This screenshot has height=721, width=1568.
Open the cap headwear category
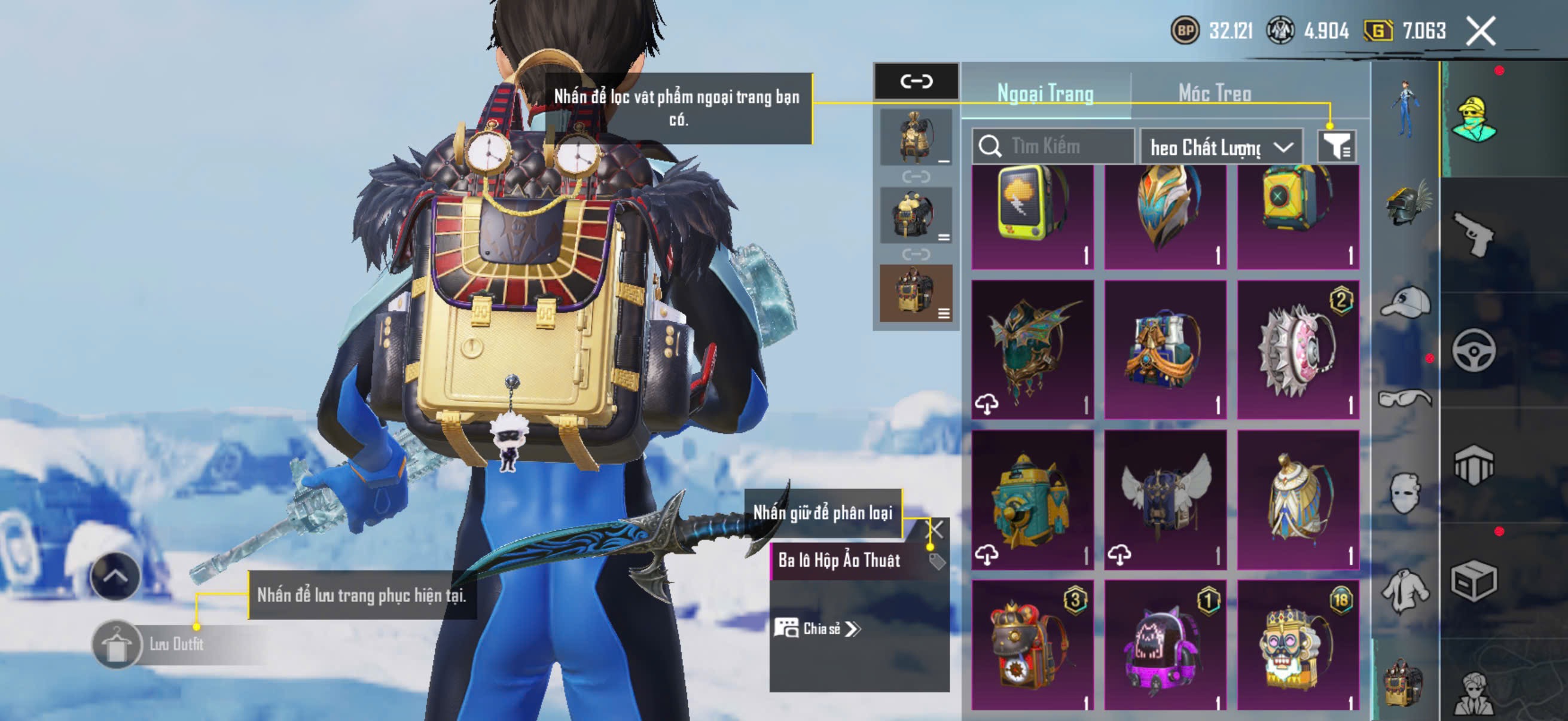1405,303
